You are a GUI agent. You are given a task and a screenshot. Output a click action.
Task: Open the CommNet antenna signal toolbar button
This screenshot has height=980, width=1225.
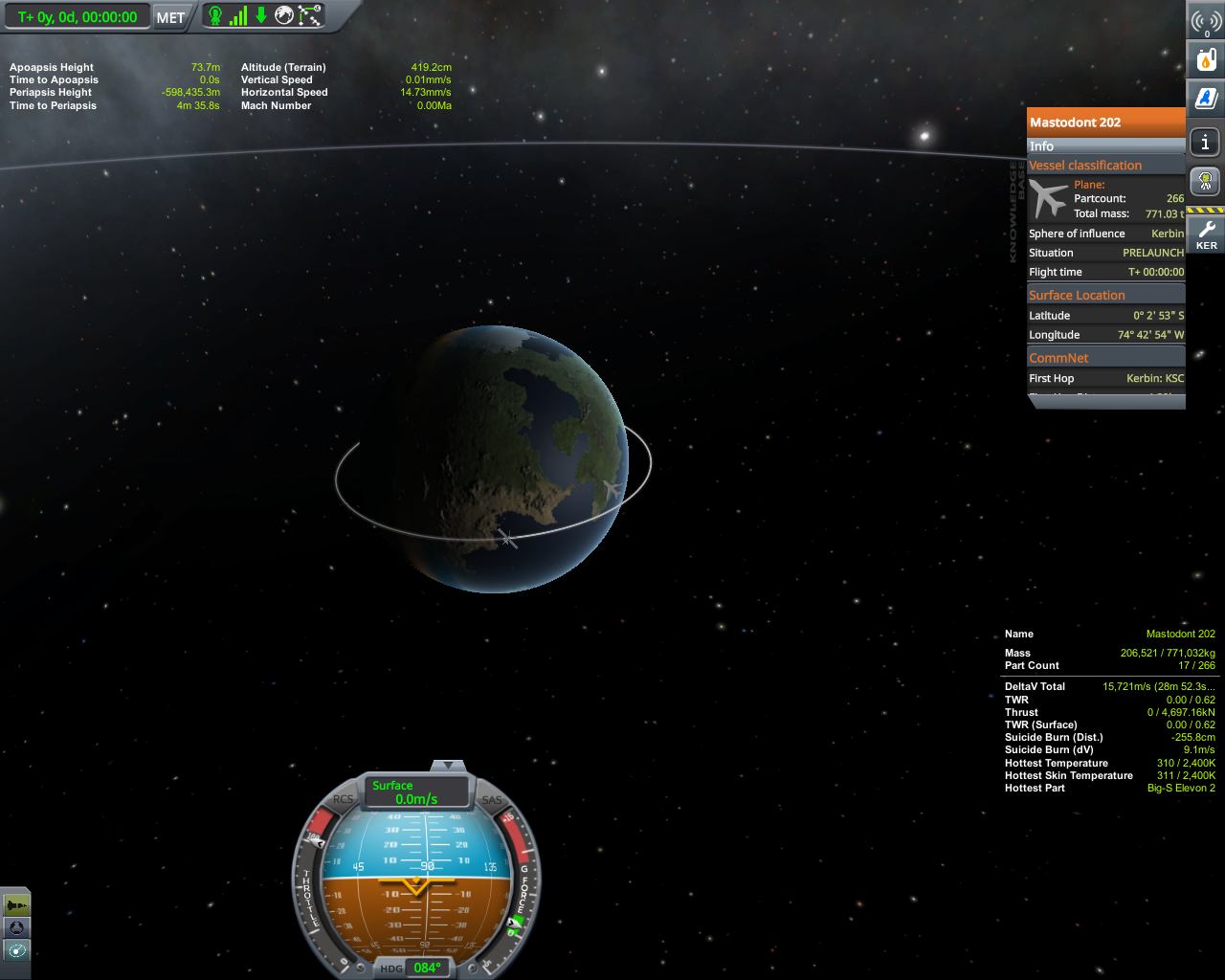(x=1206, y=21)
